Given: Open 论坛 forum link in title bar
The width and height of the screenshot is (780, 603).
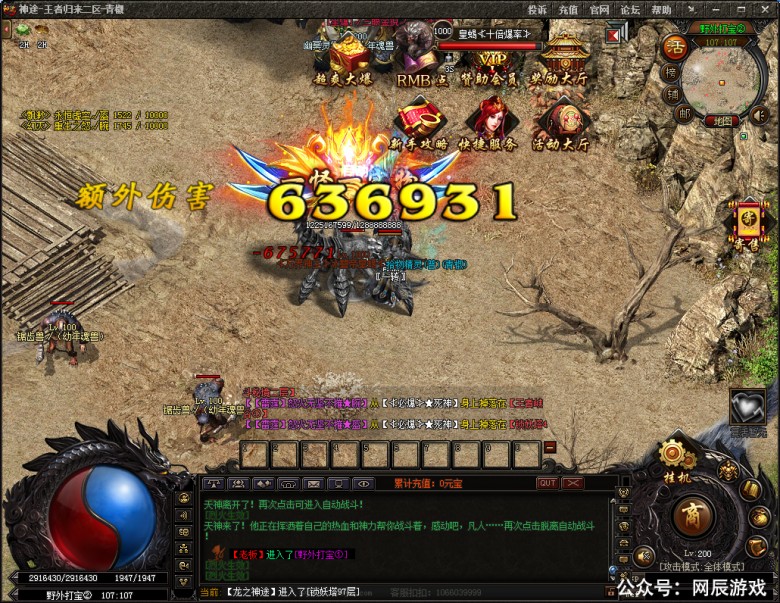Looking at the screenshot, I should pos(630,9).
